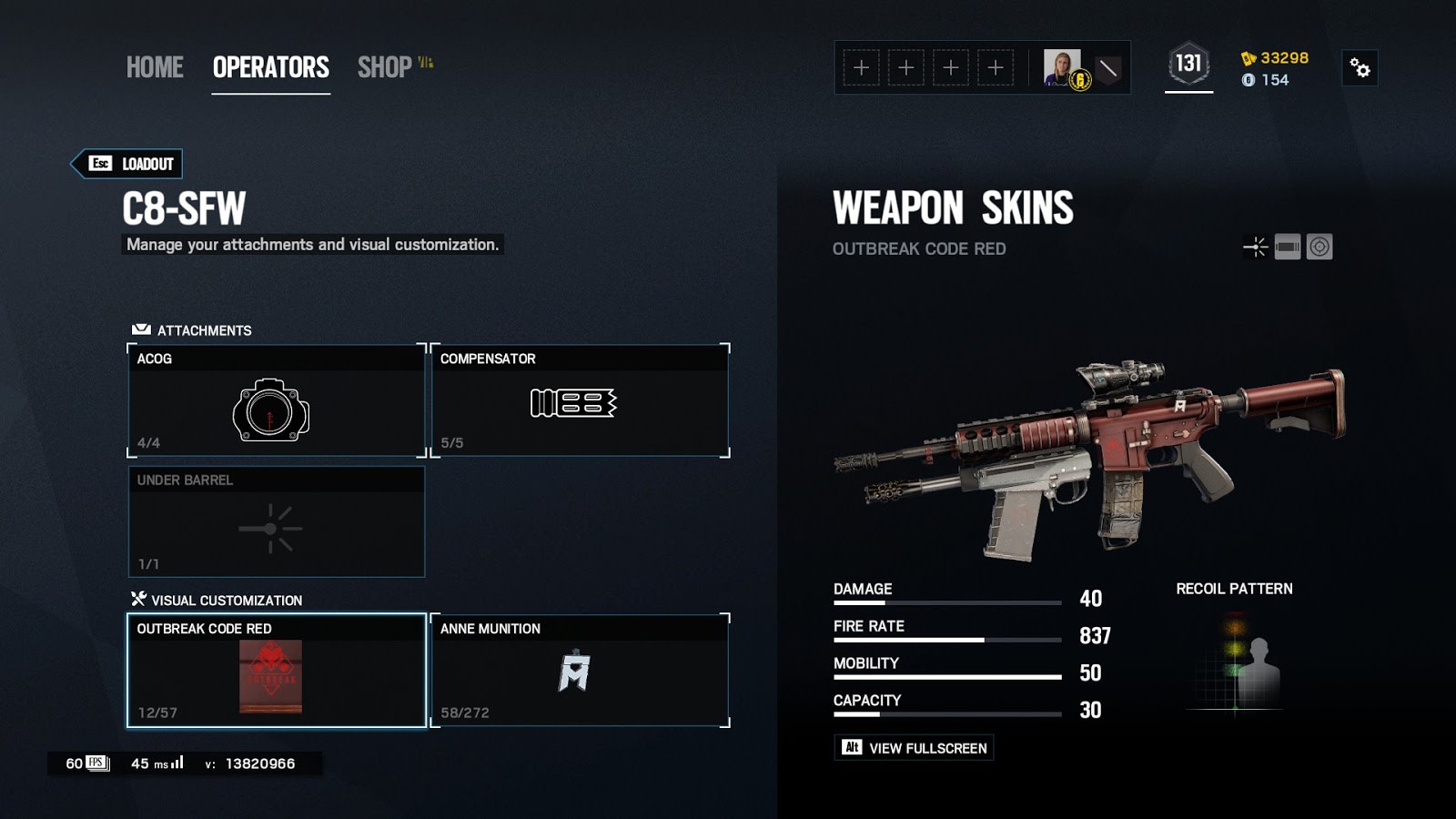Switch to the Operators tab
Screen dimensions: 1456x819
(270, 67)
